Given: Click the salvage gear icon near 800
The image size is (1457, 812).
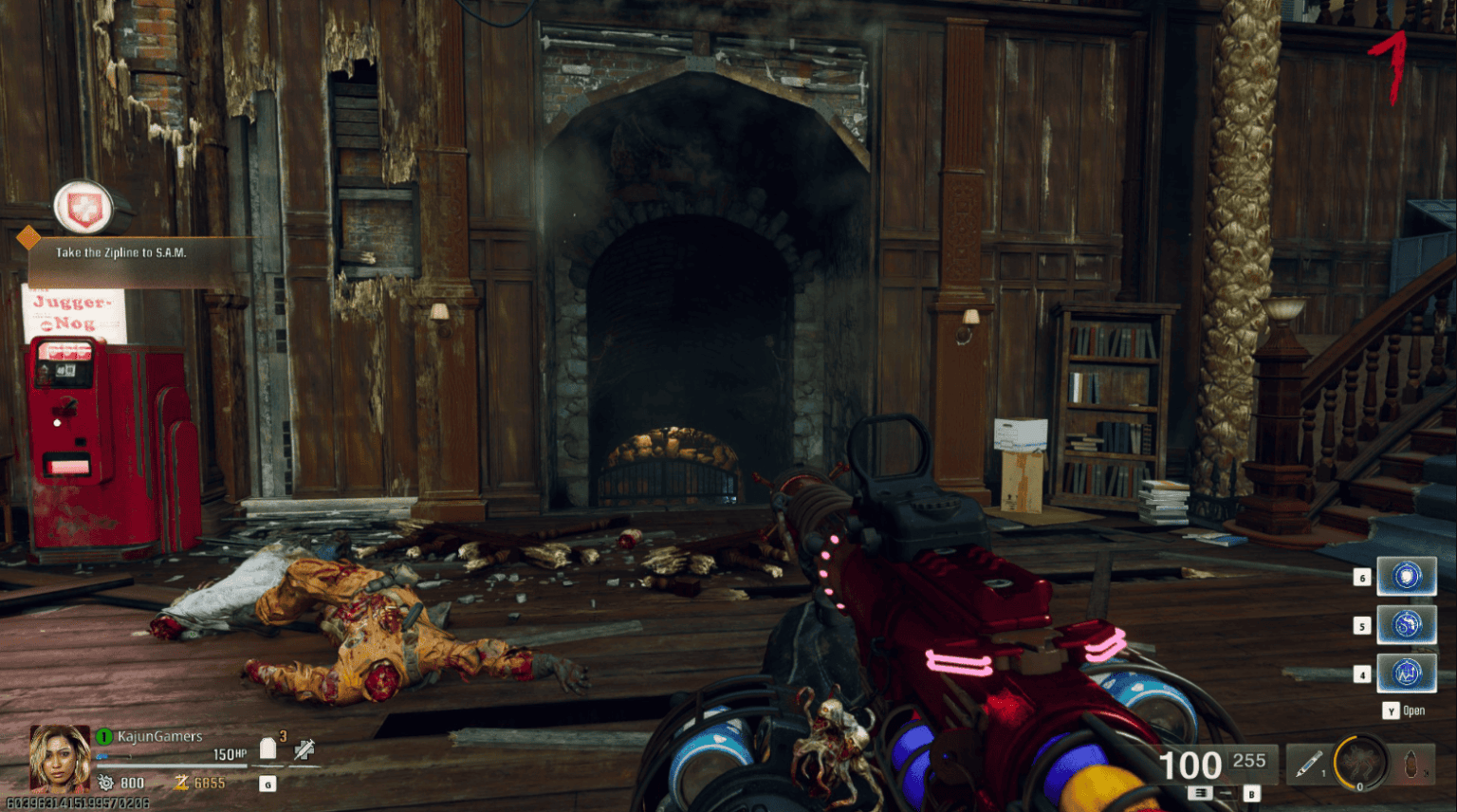Looking at the screenshot, I should click(106, 783).
